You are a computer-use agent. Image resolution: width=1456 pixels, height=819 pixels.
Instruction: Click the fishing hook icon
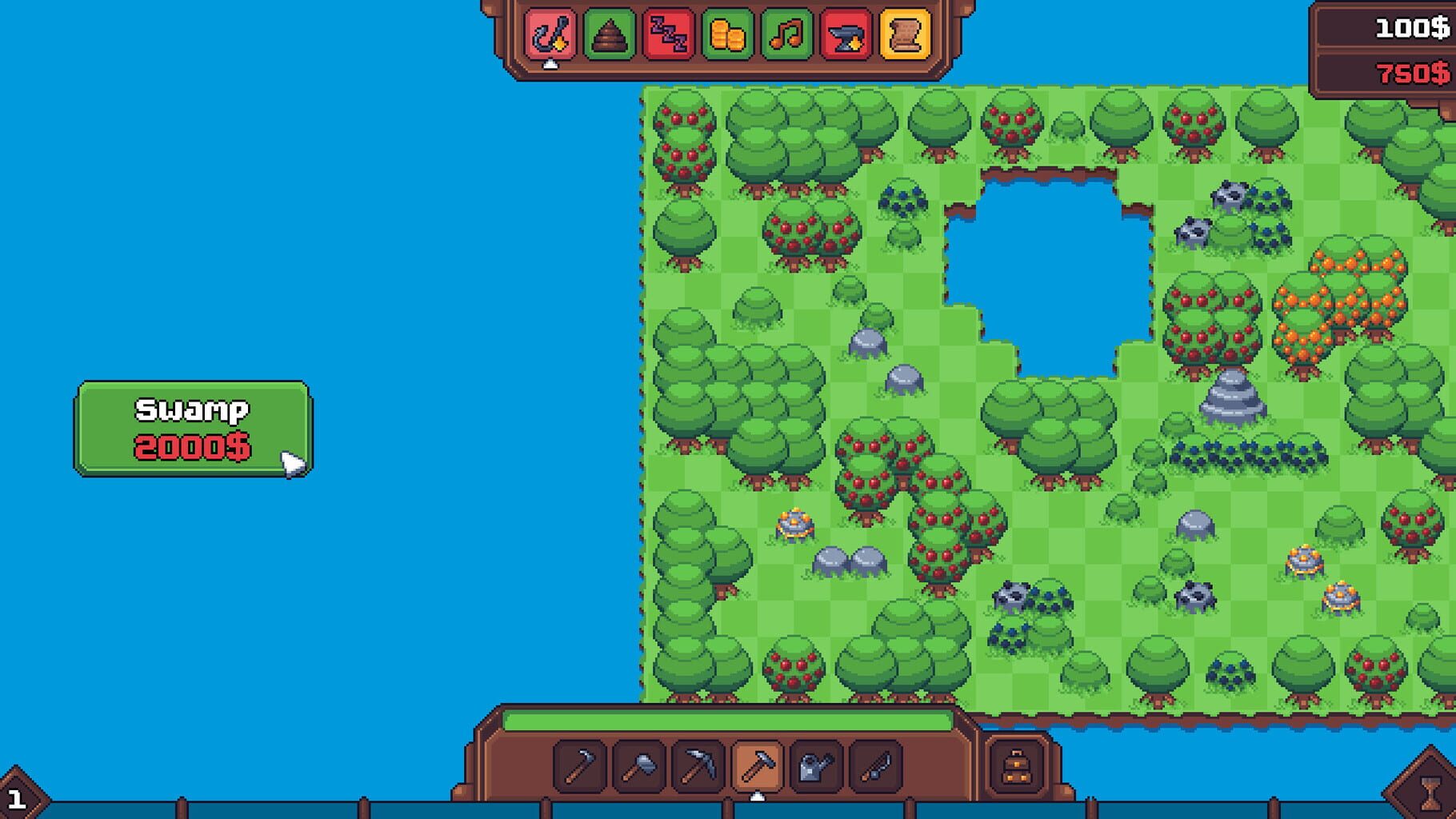[x=550, y=34]
